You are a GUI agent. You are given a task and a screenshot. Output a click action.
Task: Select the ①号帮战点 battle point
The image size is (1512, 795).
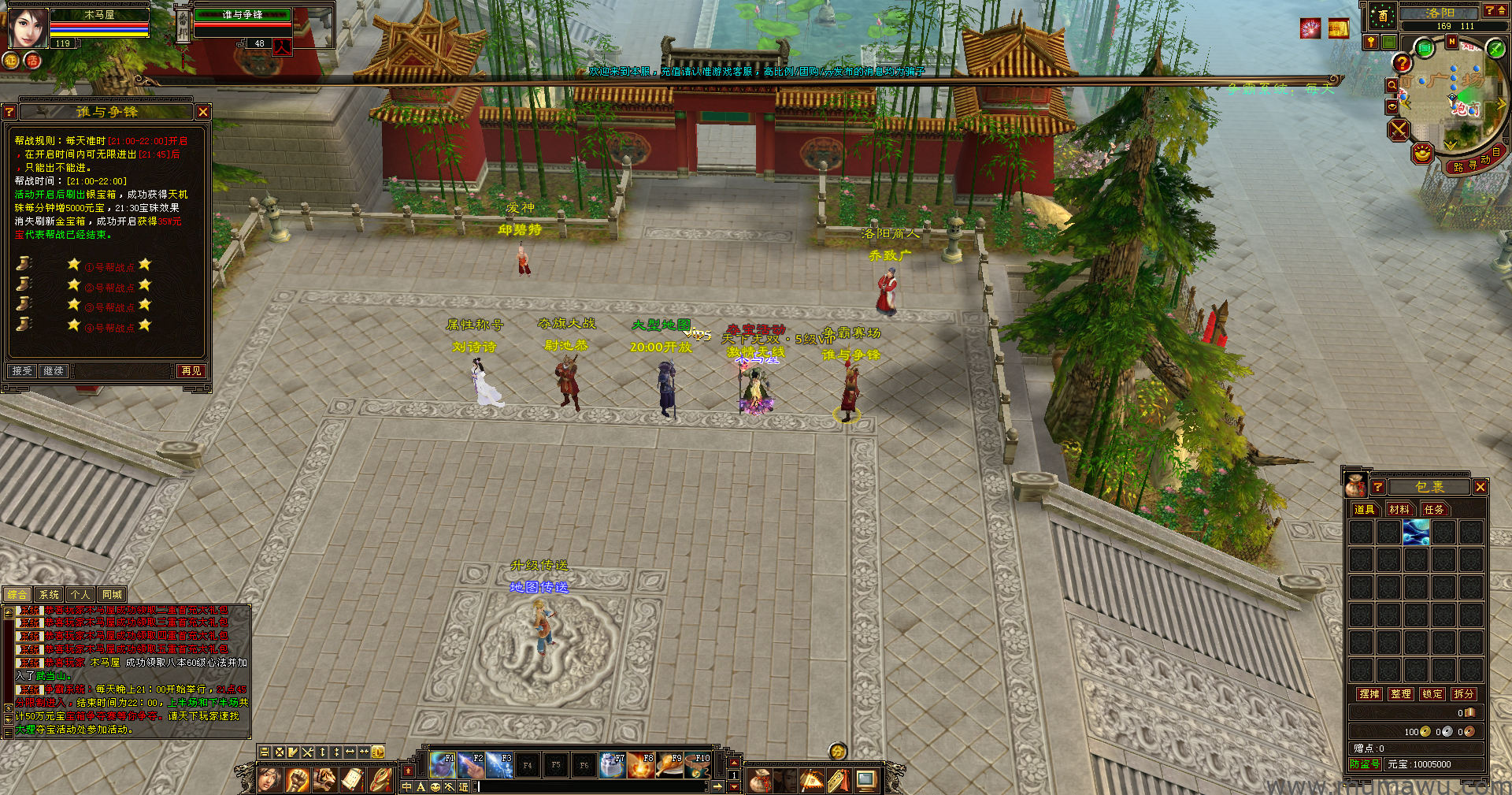coord(109,267)
